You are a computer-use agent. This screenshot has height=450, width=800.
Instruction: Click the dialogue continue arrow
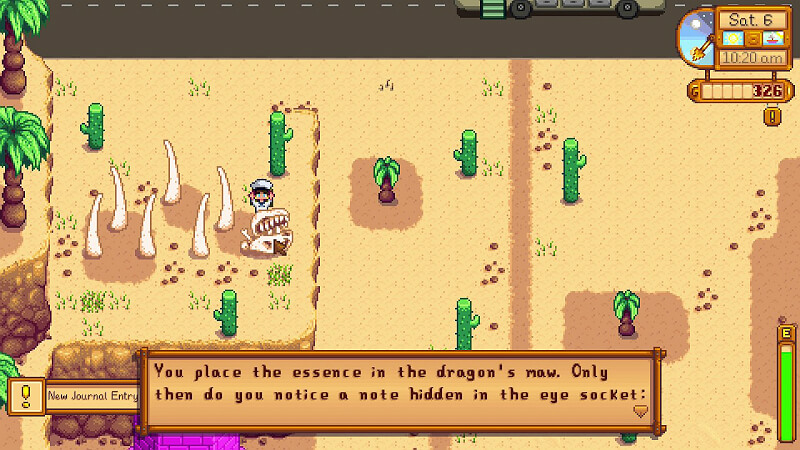point(640,409)
